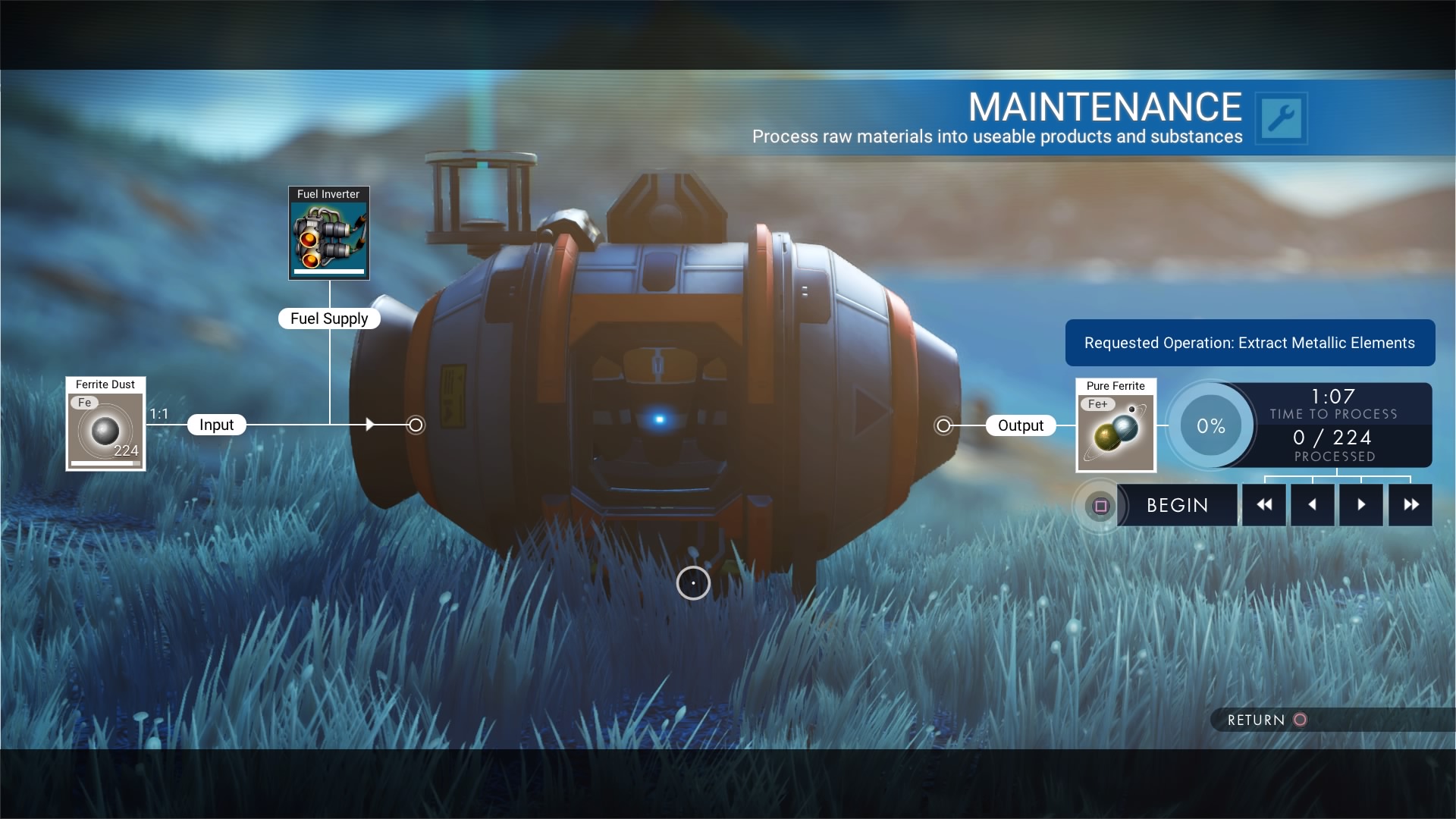The image size is (1456, 819).
Task: Open the Input selection
Action: pos(216,425)
